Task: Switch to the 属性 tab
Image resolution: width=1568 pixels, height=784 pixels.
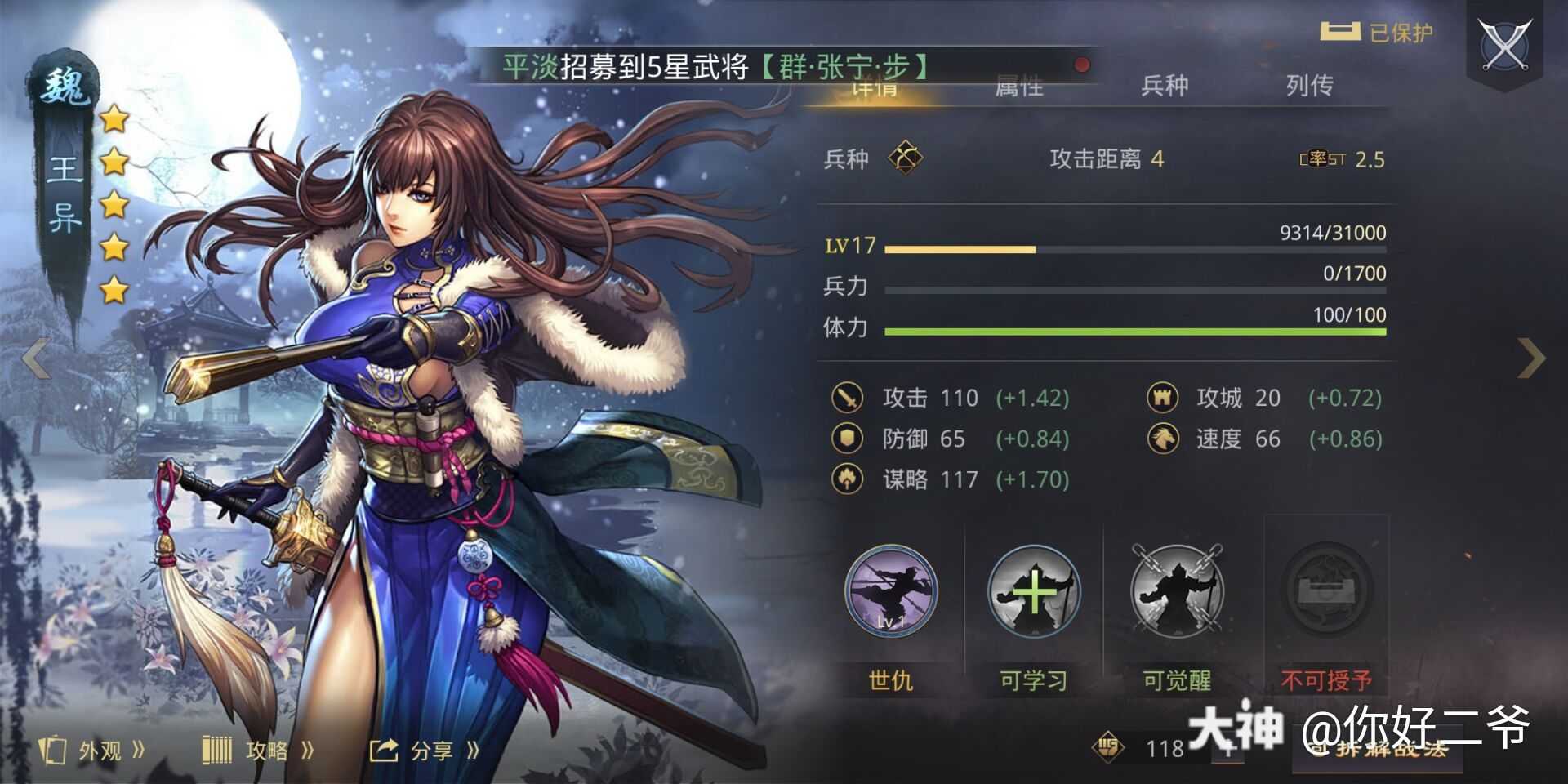Action: 1018,86
